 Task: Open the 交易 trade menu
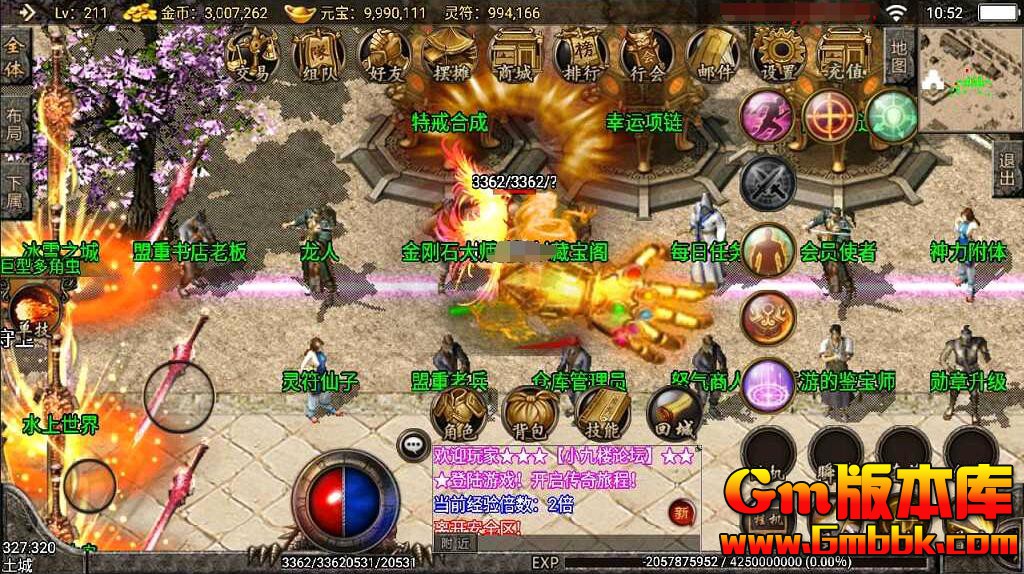pos(251,53)
